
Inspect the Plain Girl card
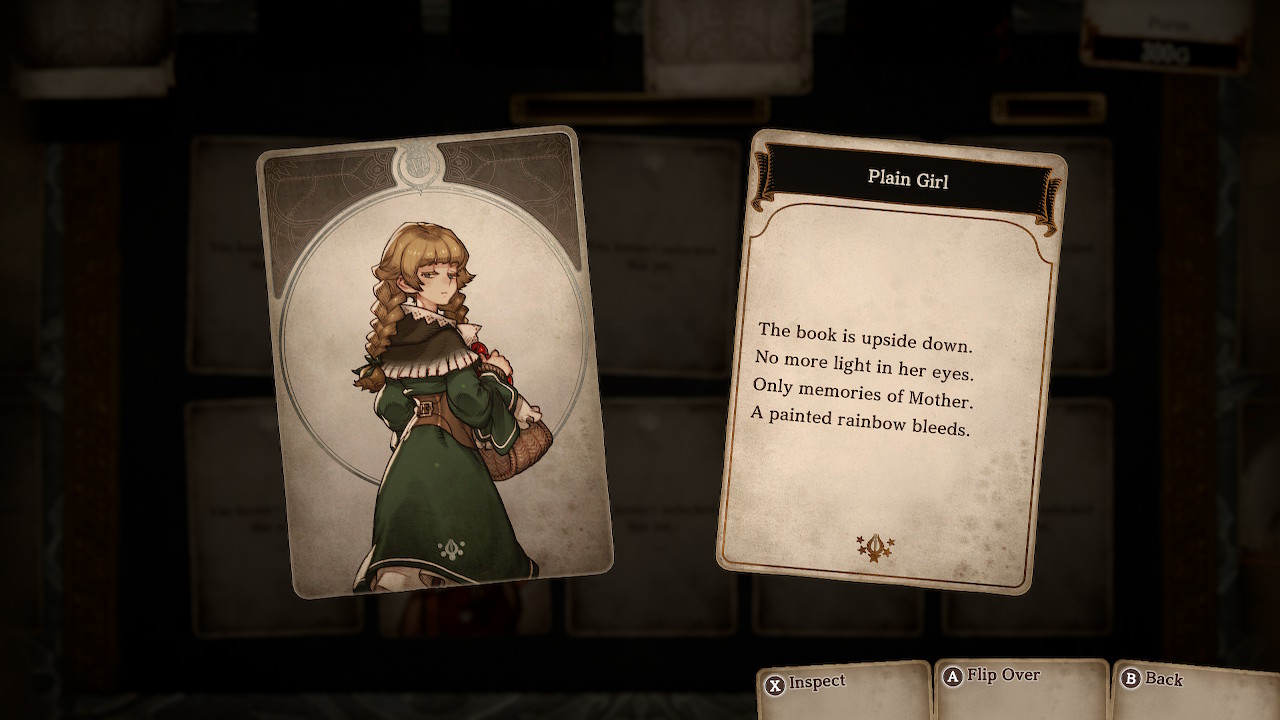(806, 683)
